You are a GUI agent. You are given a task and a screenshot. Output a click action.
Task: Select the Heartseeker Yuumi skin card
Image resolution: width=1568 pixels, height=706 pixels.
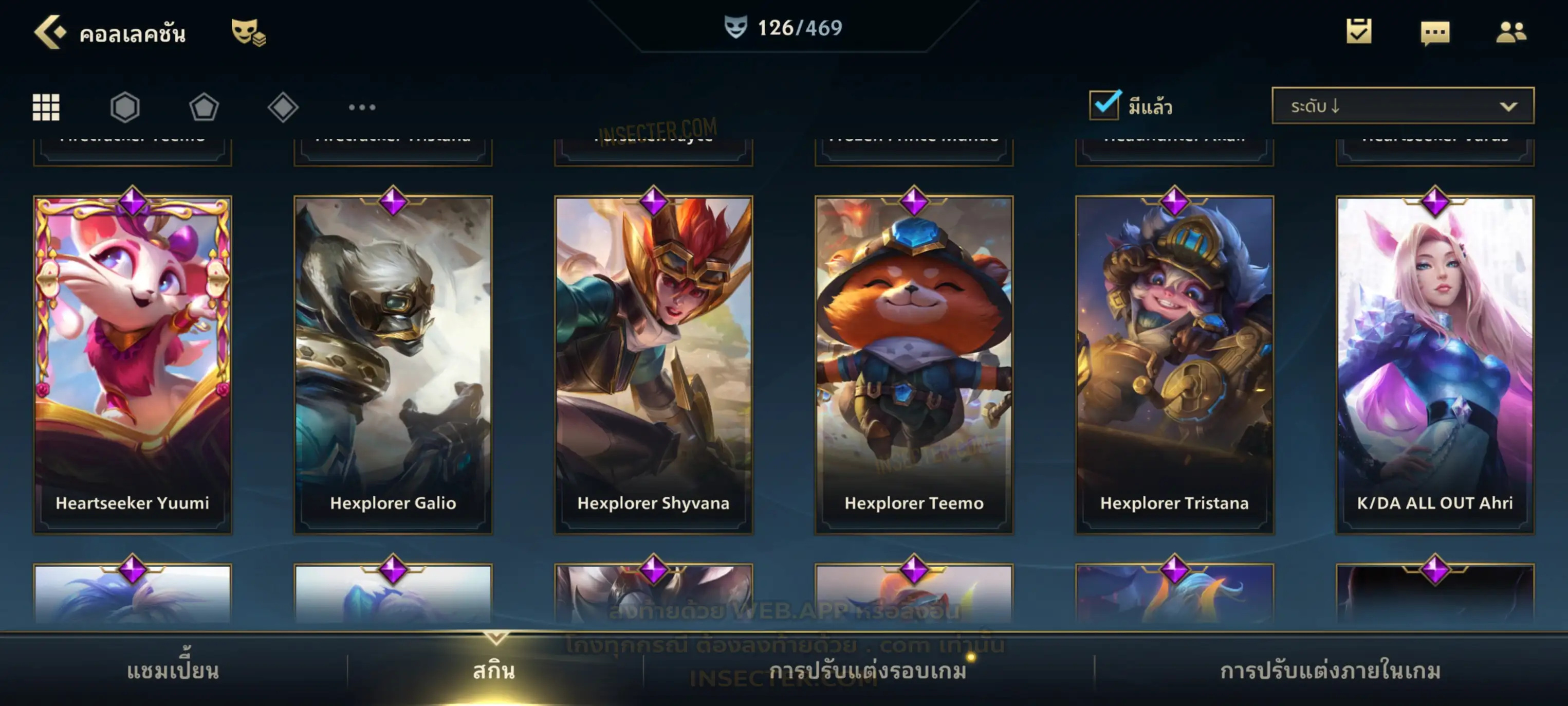pyautogui.click(x=133, y=364)
